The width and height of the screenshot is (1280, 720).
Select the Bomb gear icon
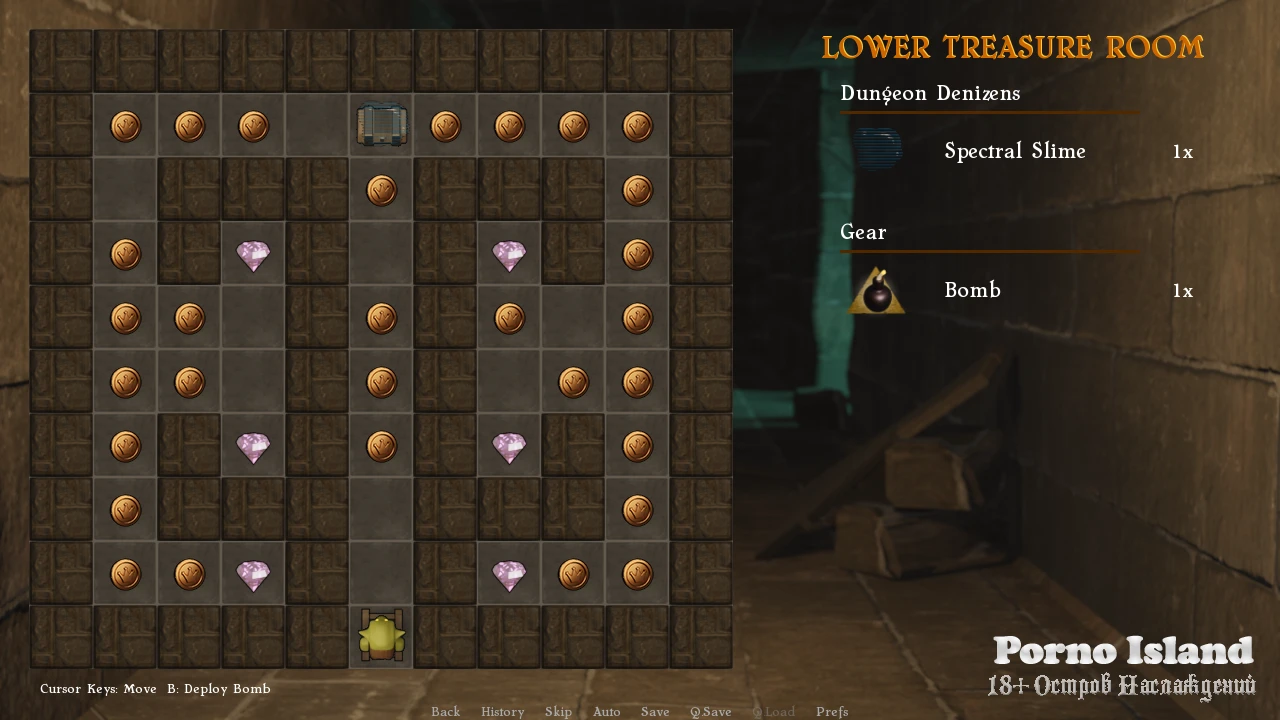(x=877, y=291)
